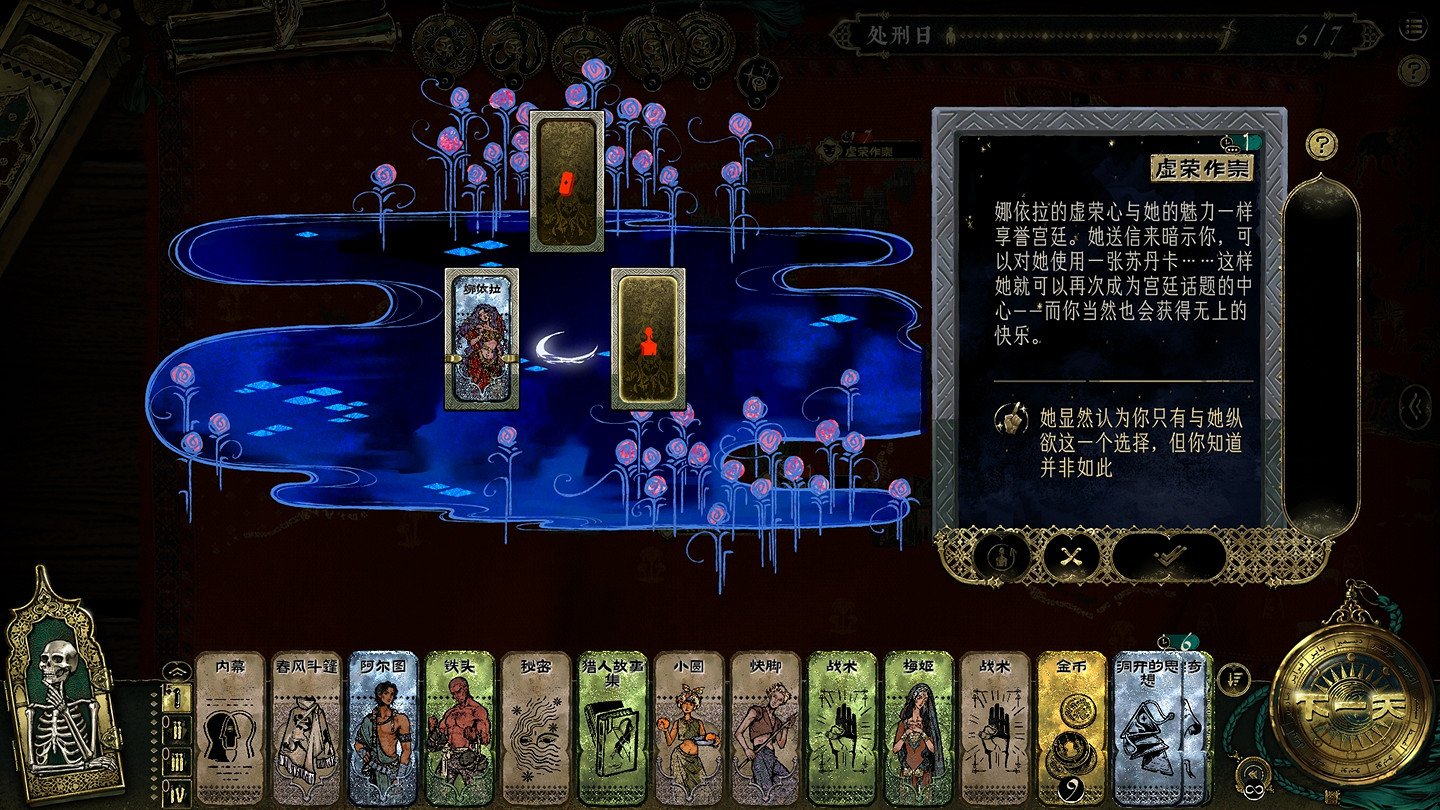Collapse the hand with the chevron above the filters
The image size is (1440, 810).
[x=177, y=670]
